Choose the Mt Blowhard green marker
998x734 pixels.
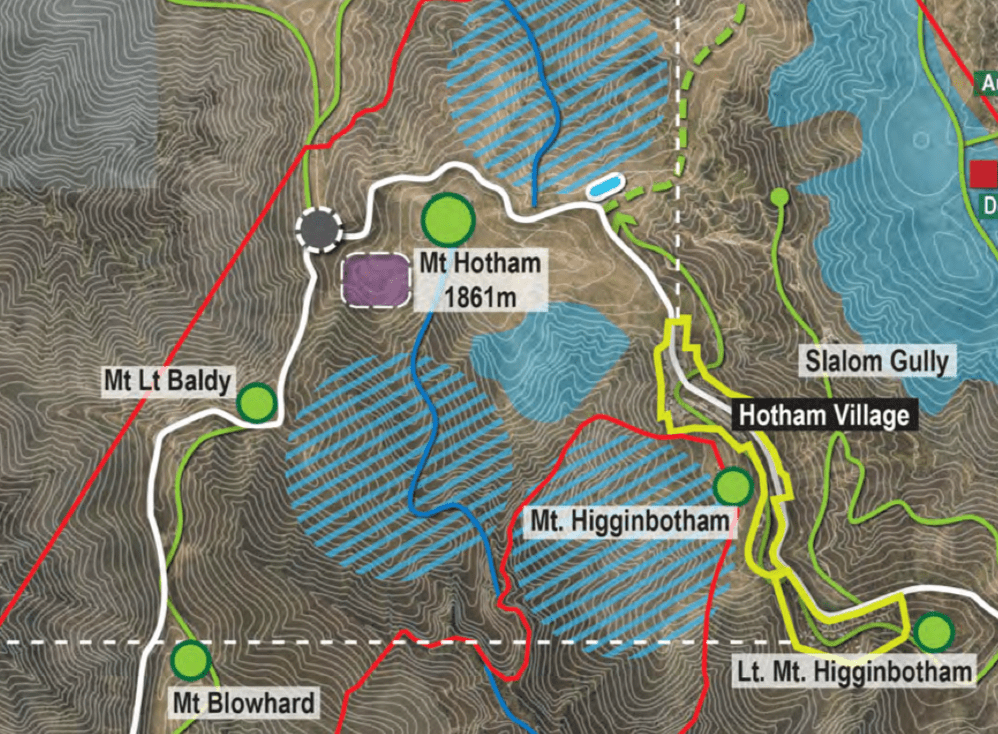(x=189, y=659)
